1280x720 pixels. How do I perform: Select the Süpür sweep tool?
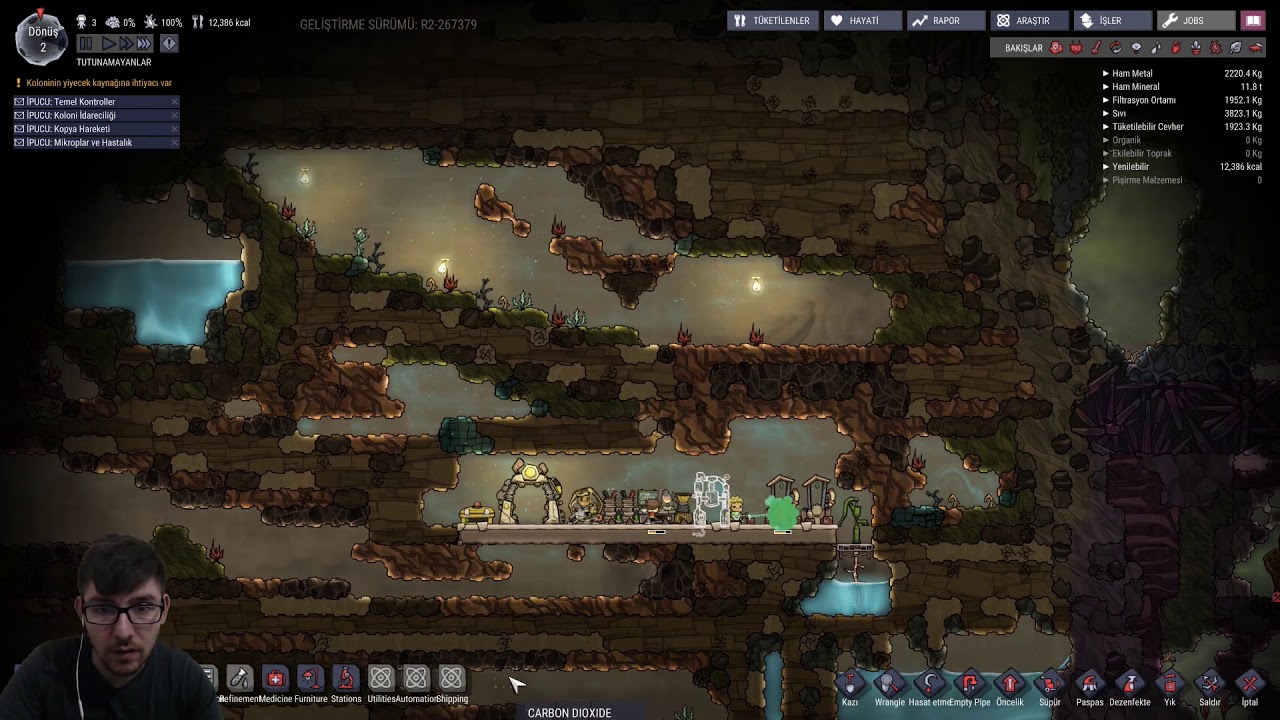pos(1049,685)
